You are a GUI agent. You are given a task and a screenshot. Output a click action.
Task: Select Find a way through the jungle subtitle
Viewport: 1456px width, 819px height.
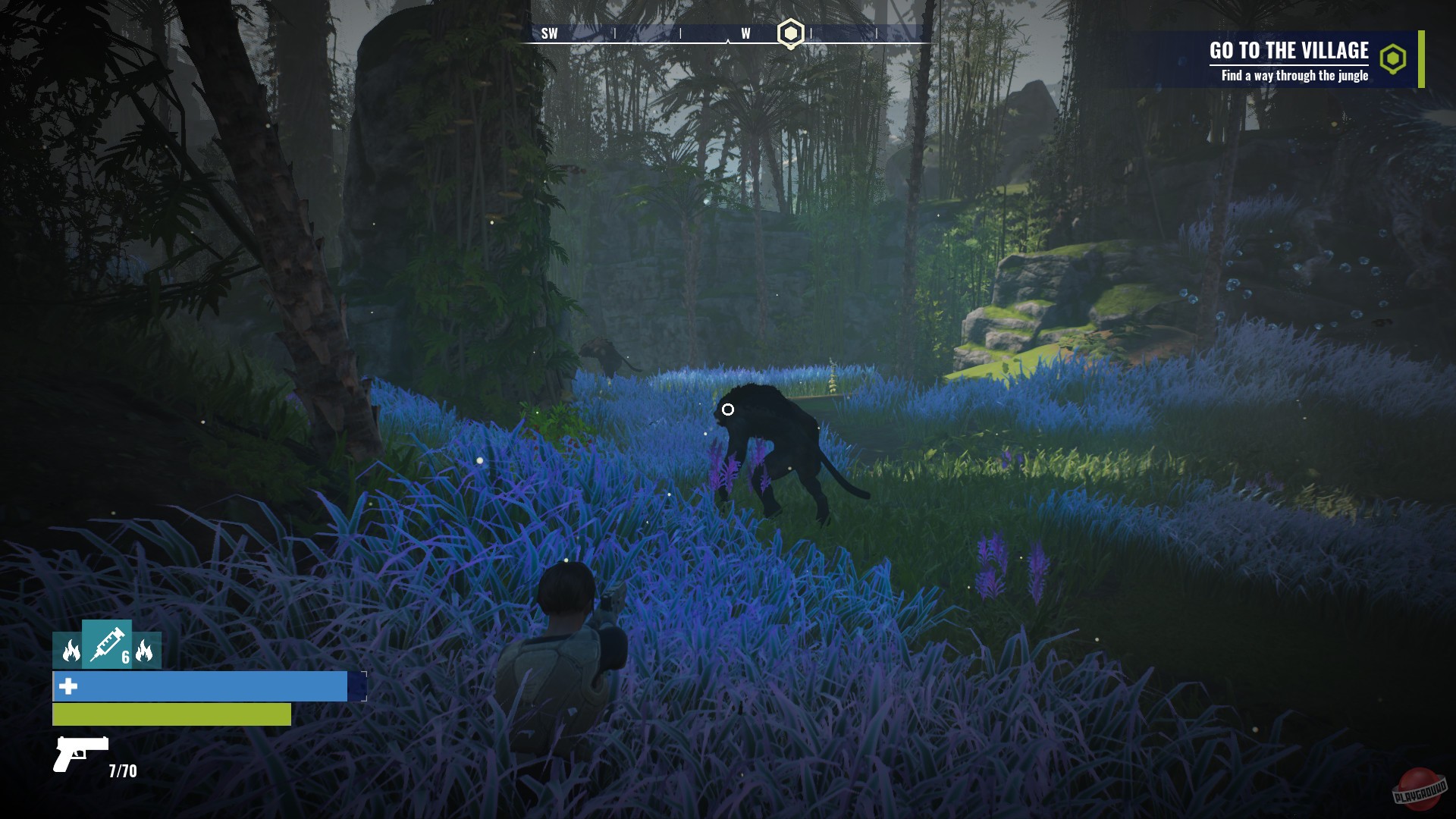point(1294,76)
